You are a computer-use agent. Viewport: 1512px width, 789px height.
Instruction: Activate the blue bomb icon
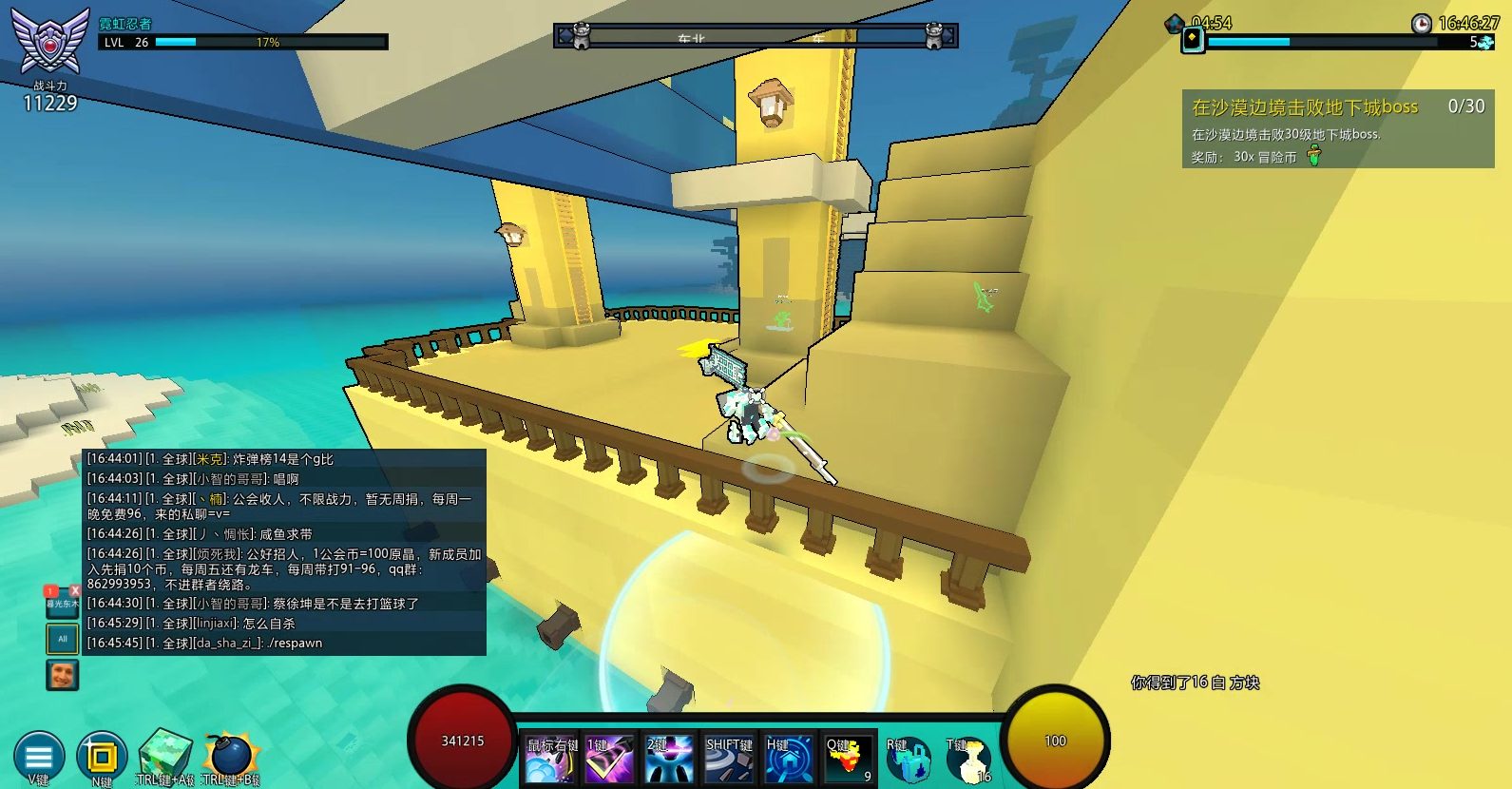(x=230, y=756)
